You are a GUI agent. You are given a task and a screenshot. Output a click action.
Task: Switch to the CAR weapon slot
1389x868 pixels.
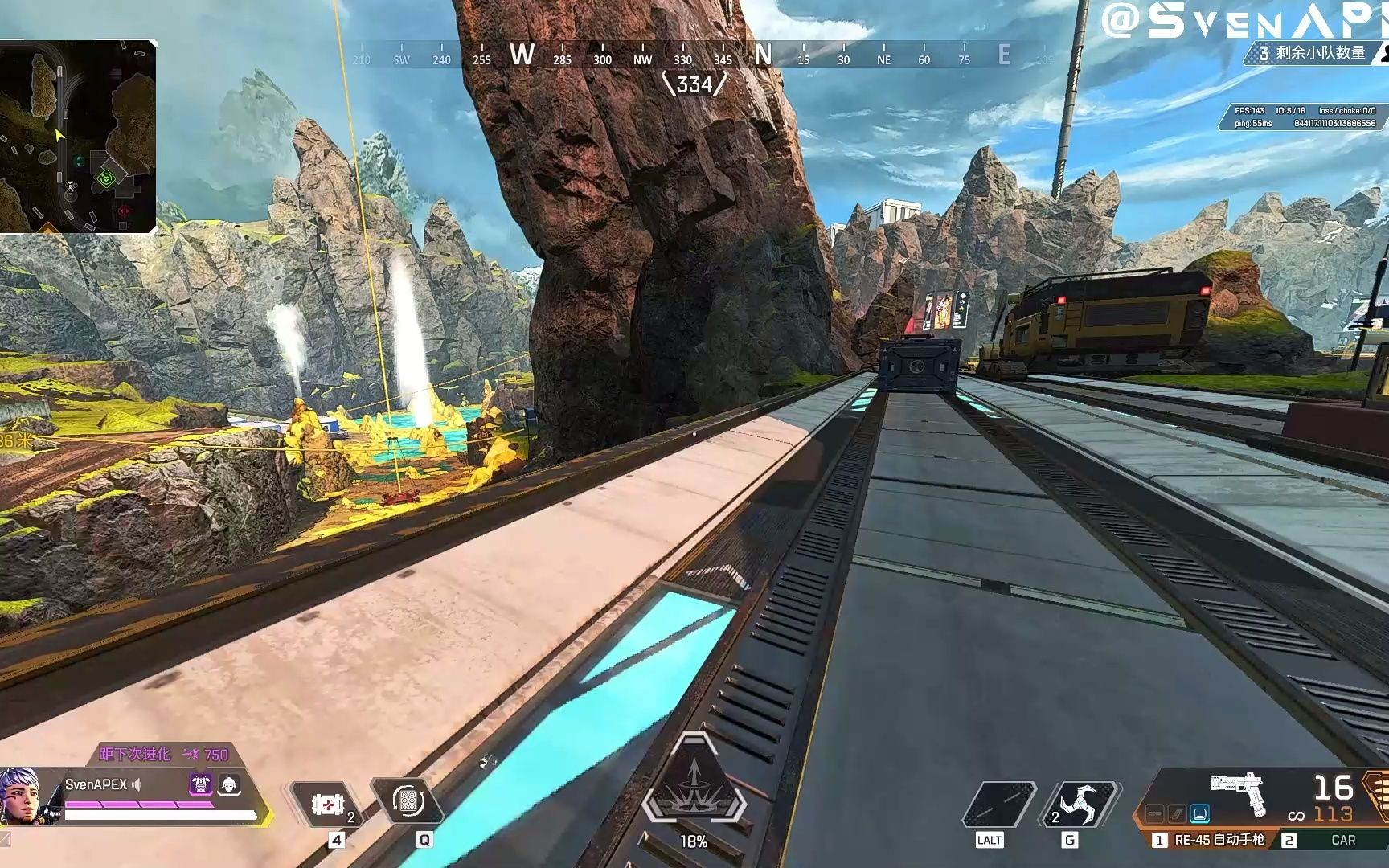click(1334, 840)
